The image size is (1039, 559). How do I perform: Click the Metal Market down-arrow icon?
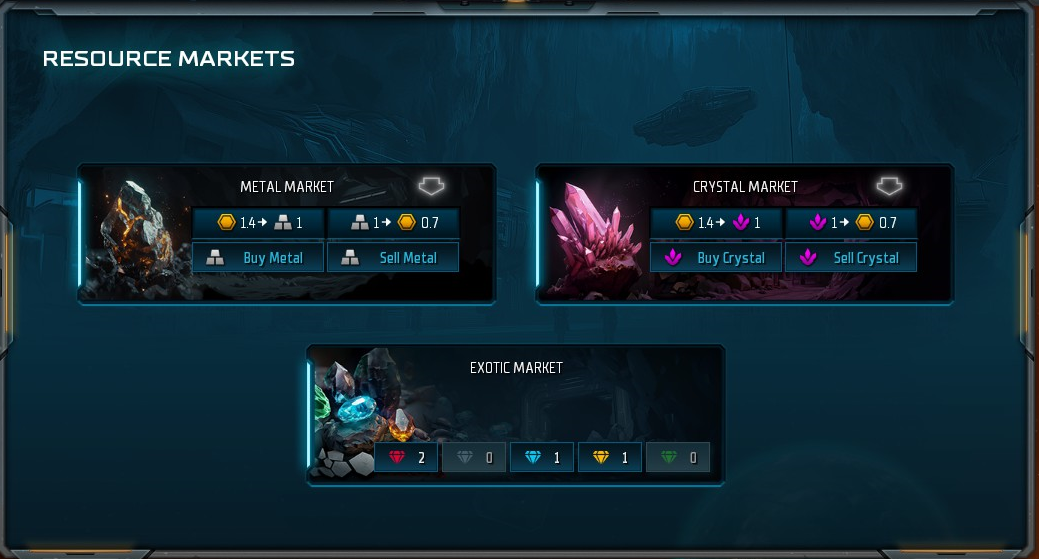431,186
